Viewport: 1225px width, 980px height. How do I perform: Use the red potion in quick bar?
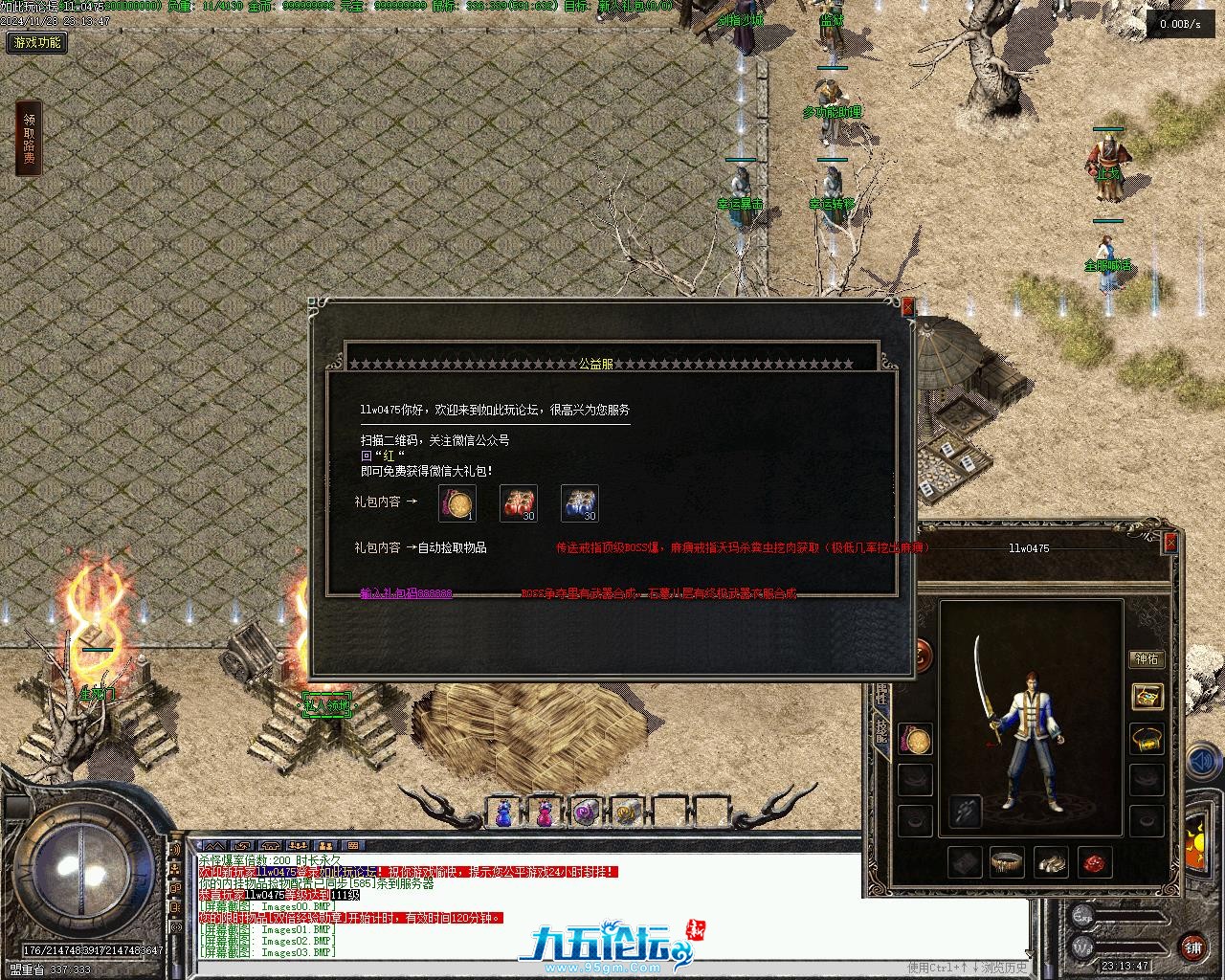[x=545, y=813]
